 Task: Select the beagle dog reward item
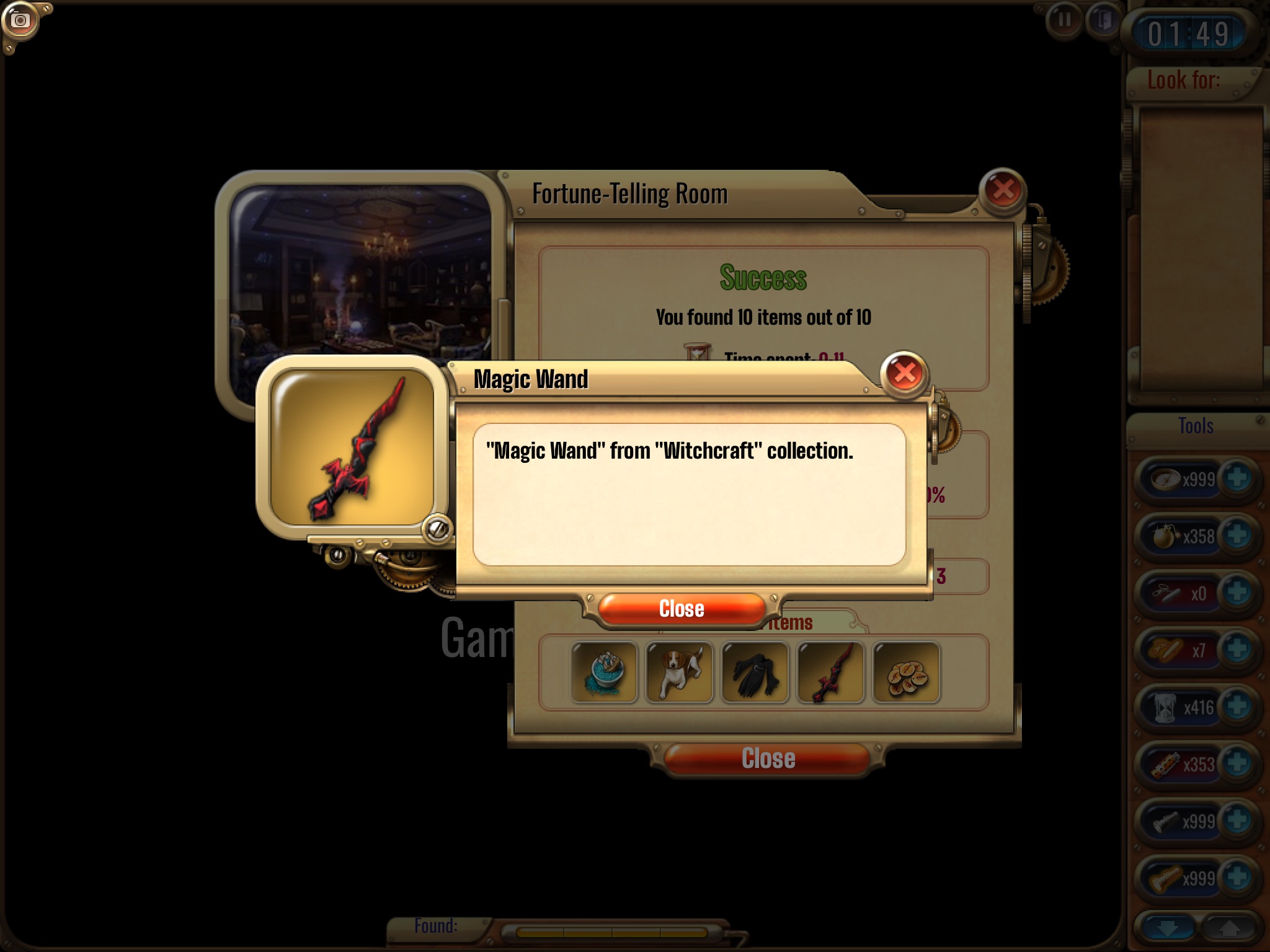pos(680,672)
